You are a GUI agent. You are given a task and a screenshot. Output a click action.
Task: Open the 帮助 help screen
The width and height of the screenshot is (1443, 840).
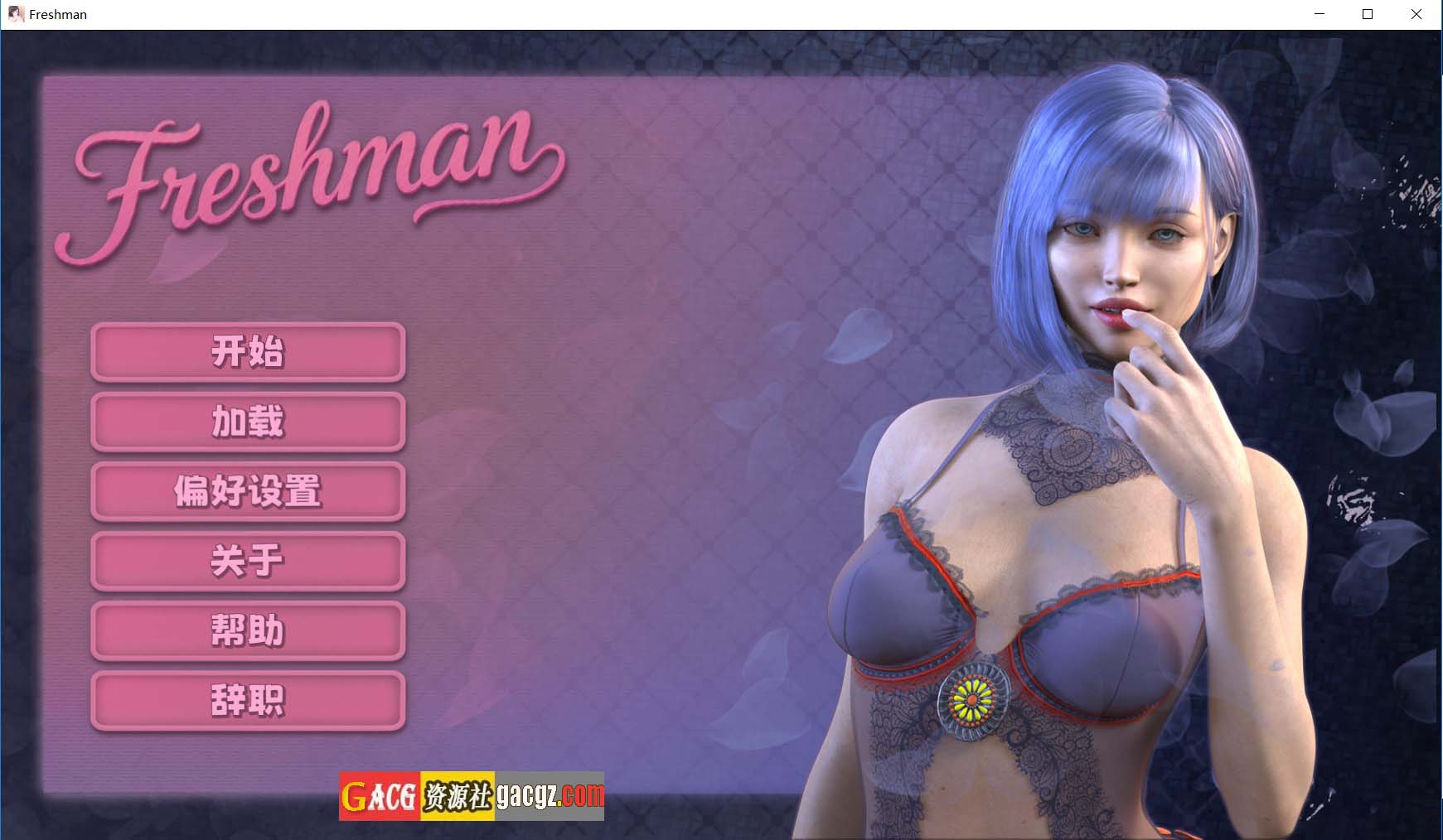(247, 630)
